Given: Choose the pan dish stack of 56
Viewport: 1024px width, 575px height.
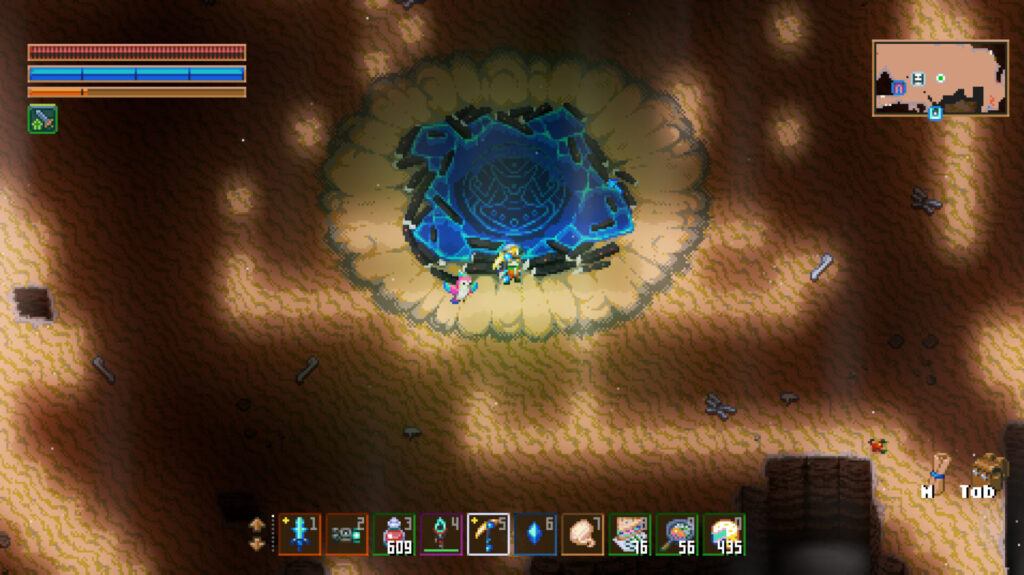Looking at the screenshot, I should point(677,534).
